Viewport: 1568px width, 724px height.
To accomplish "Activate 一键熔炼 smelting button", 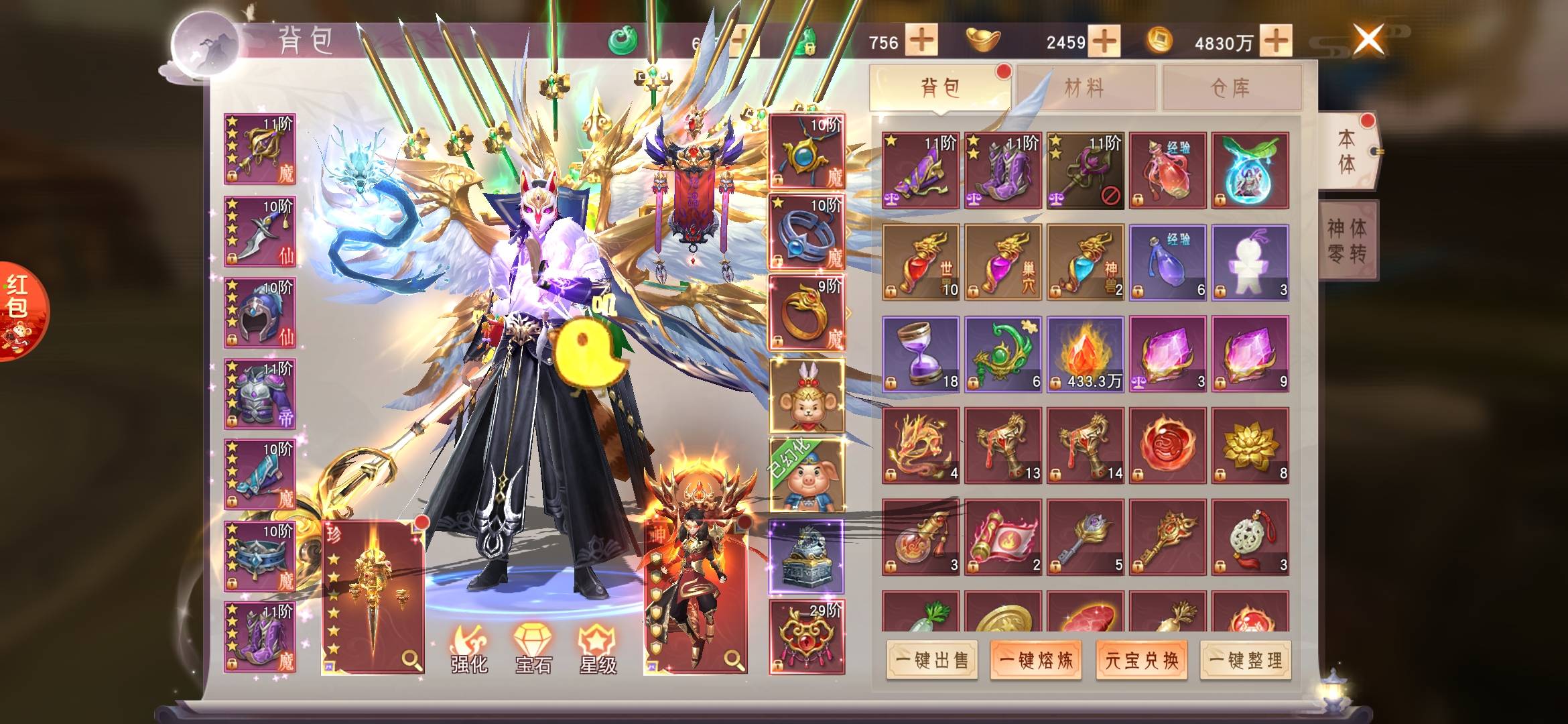I will point(1036,660).
